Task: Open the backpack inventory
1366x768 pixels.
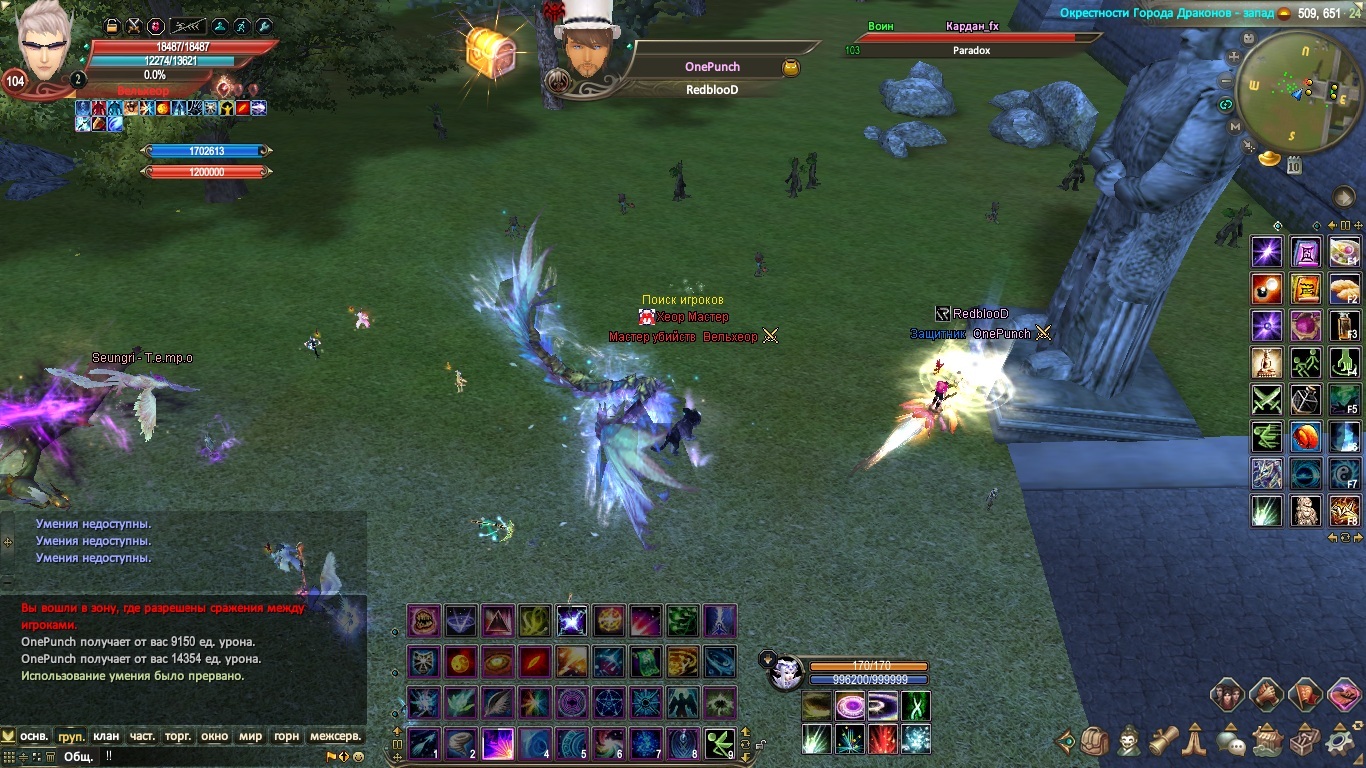Action: [x=1095, y=742]
